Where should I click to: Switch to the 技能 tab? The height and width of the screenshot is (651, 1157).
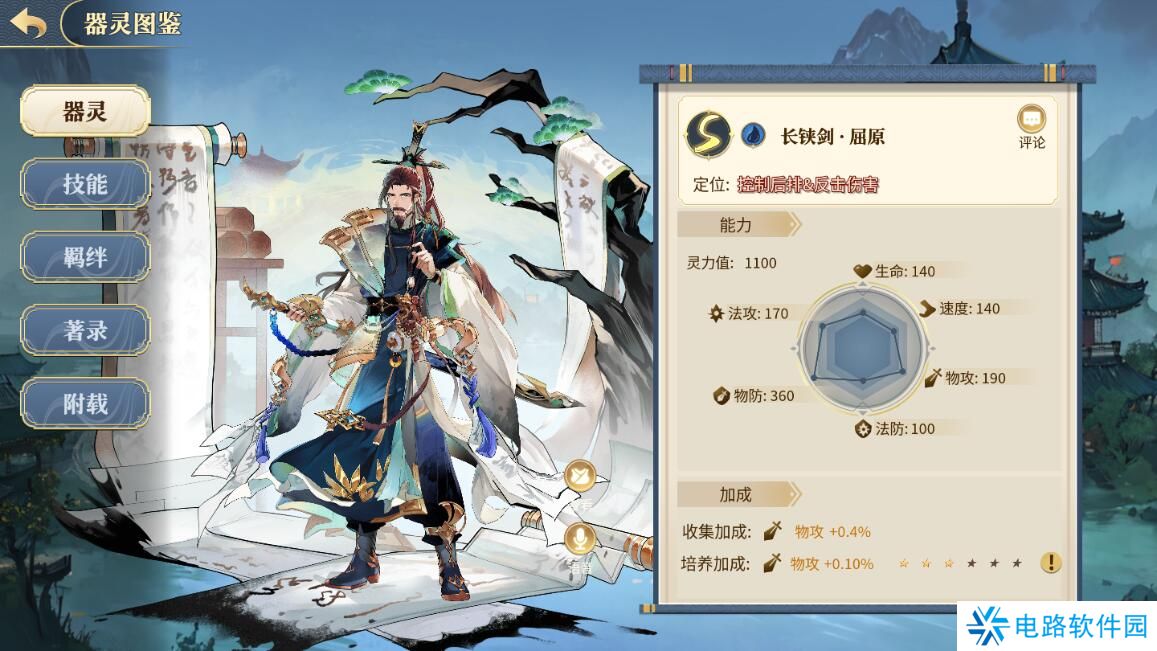[x=85, y=184]
